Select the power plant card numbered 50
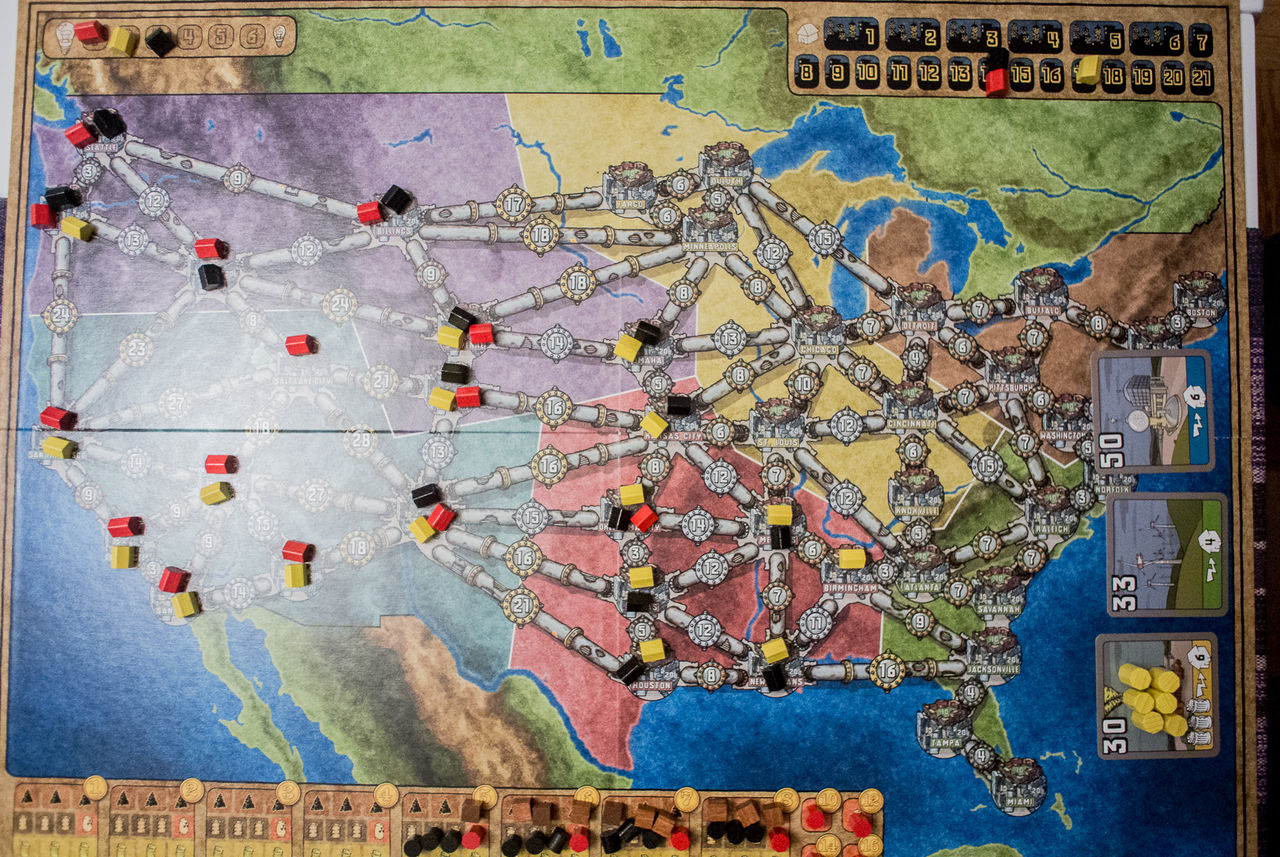The width and height of the screenshot is (1280, 857). (x=1153, y=410)
